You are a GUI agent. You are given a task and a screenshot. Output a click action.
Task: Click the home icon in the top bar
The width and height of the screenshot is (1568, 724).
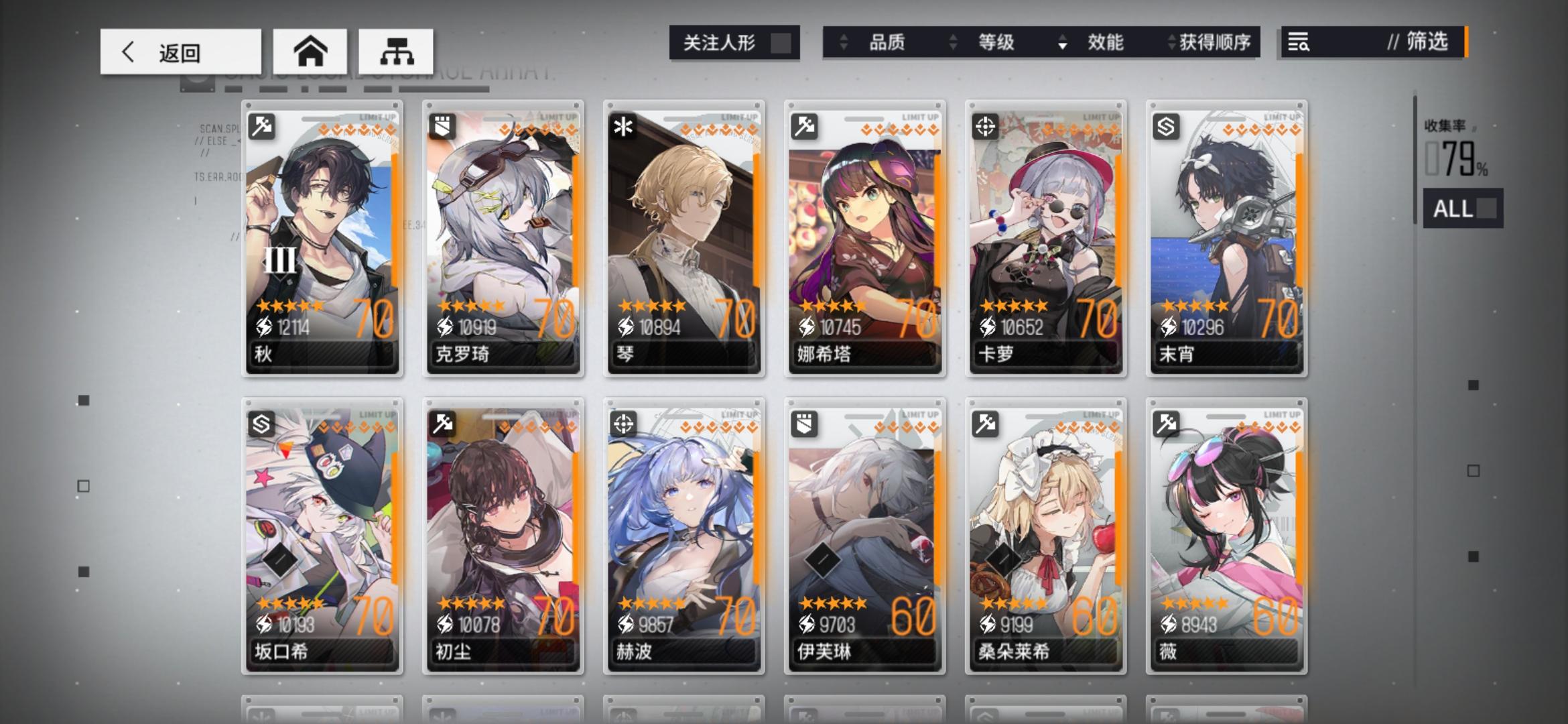pyautogui.click(x=311, y=51)
